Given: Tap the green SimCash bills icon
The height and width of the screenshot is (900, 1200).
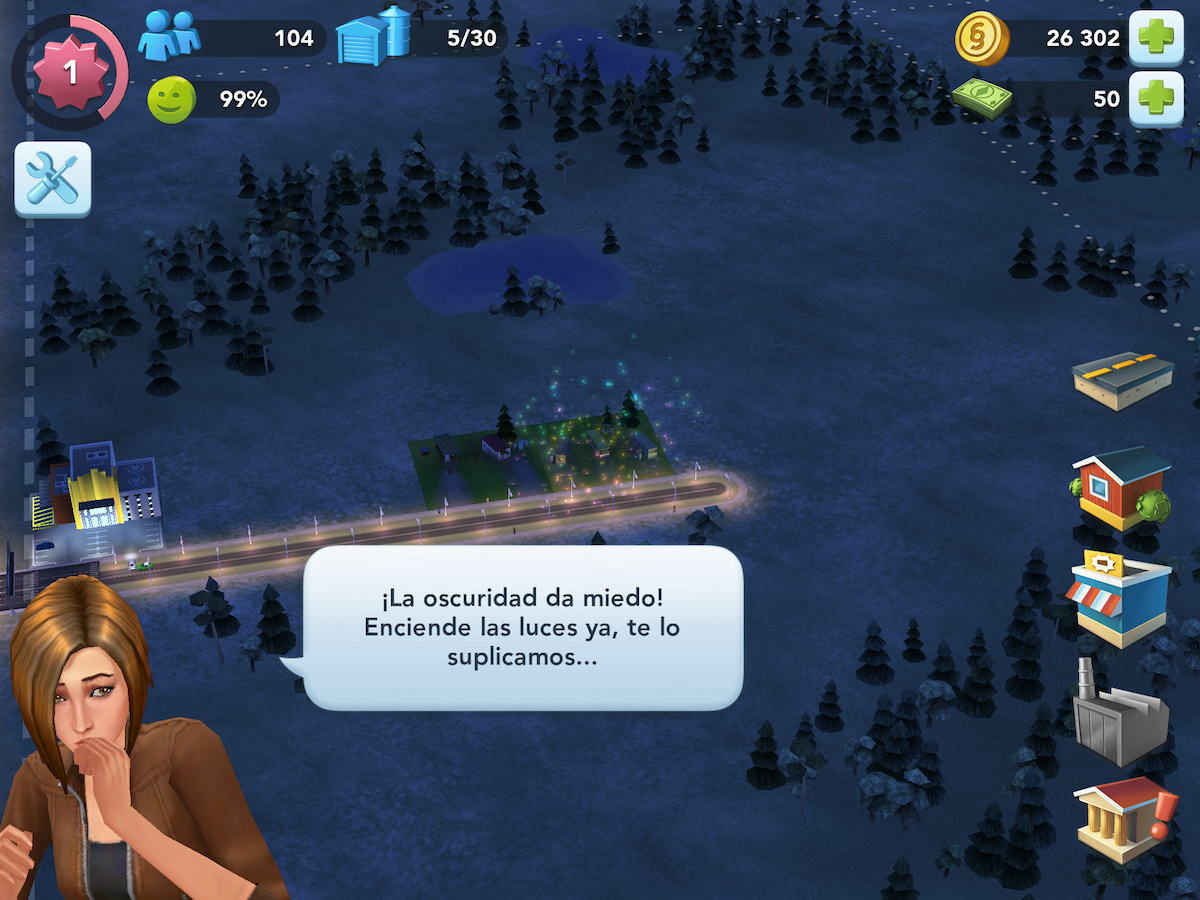Looking at the screenshot, I should tap(981, 98).
